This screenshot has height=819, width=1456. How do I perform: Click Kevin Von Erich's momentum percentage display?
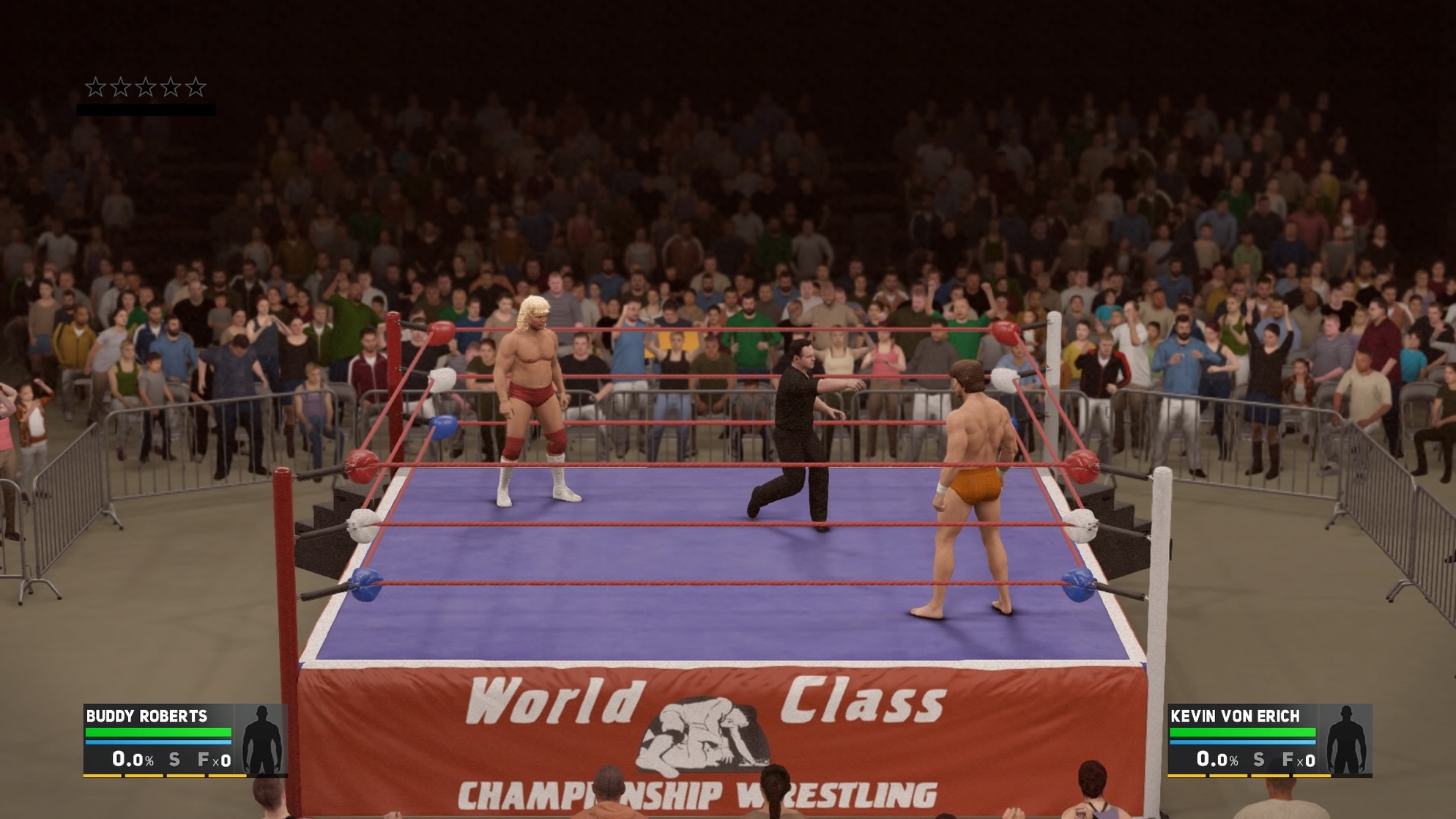(x=1217, y=760)
